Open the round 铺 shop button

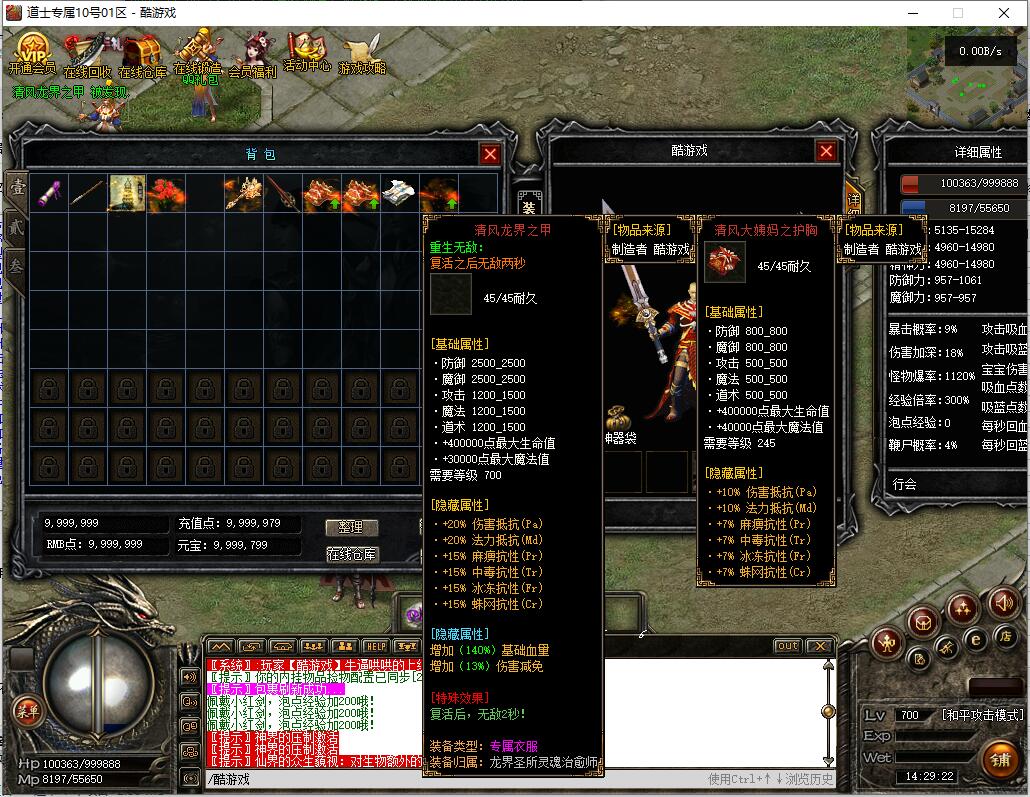1000,757
